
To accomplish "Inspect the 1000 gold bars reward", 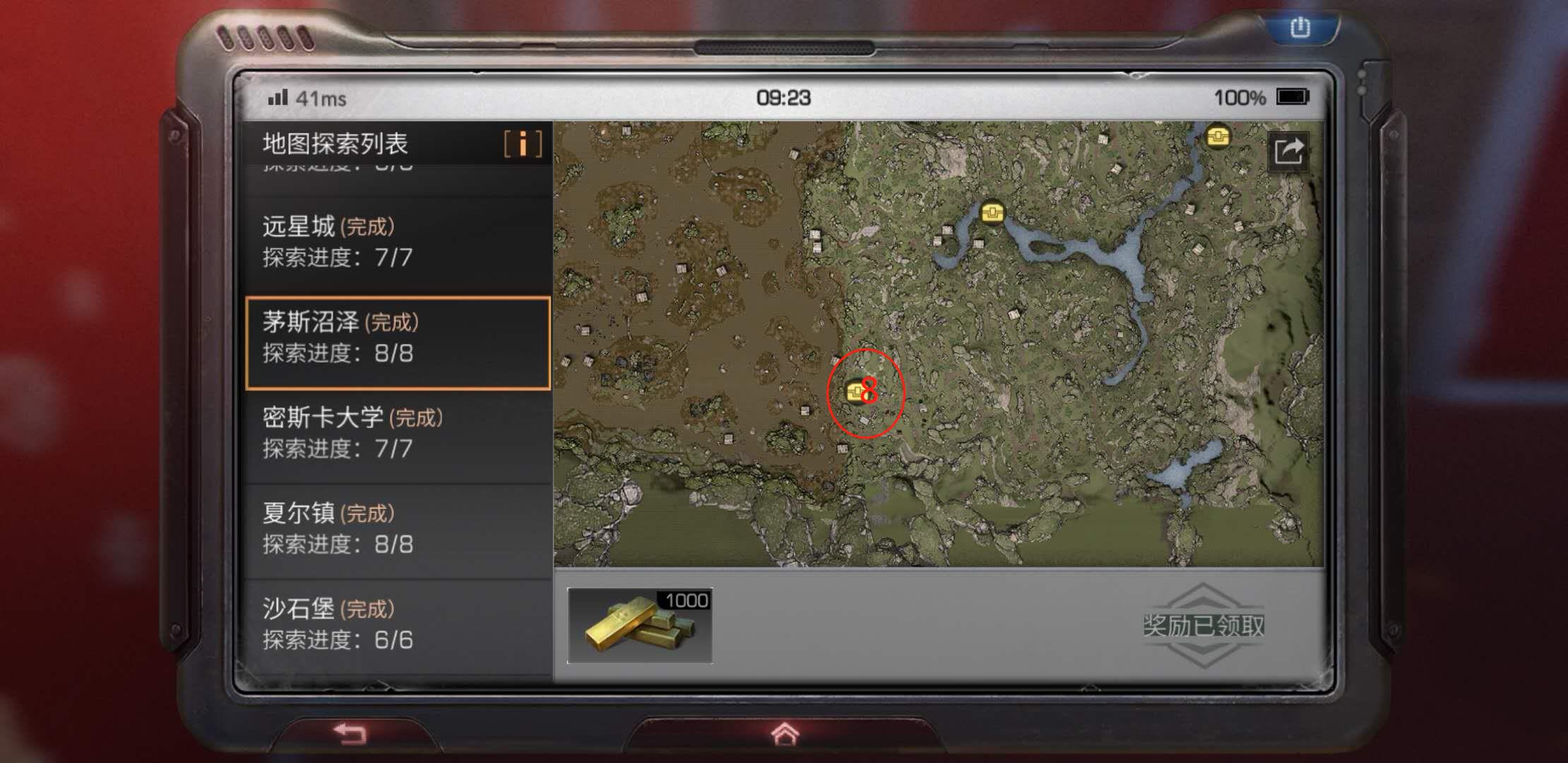I will [640, 626].
